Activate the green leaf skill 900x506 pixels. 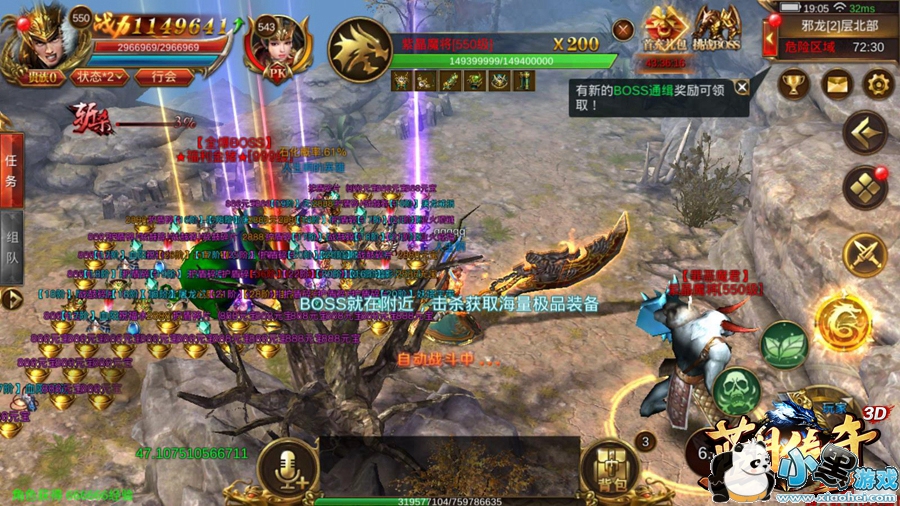[x=784, y=345]
